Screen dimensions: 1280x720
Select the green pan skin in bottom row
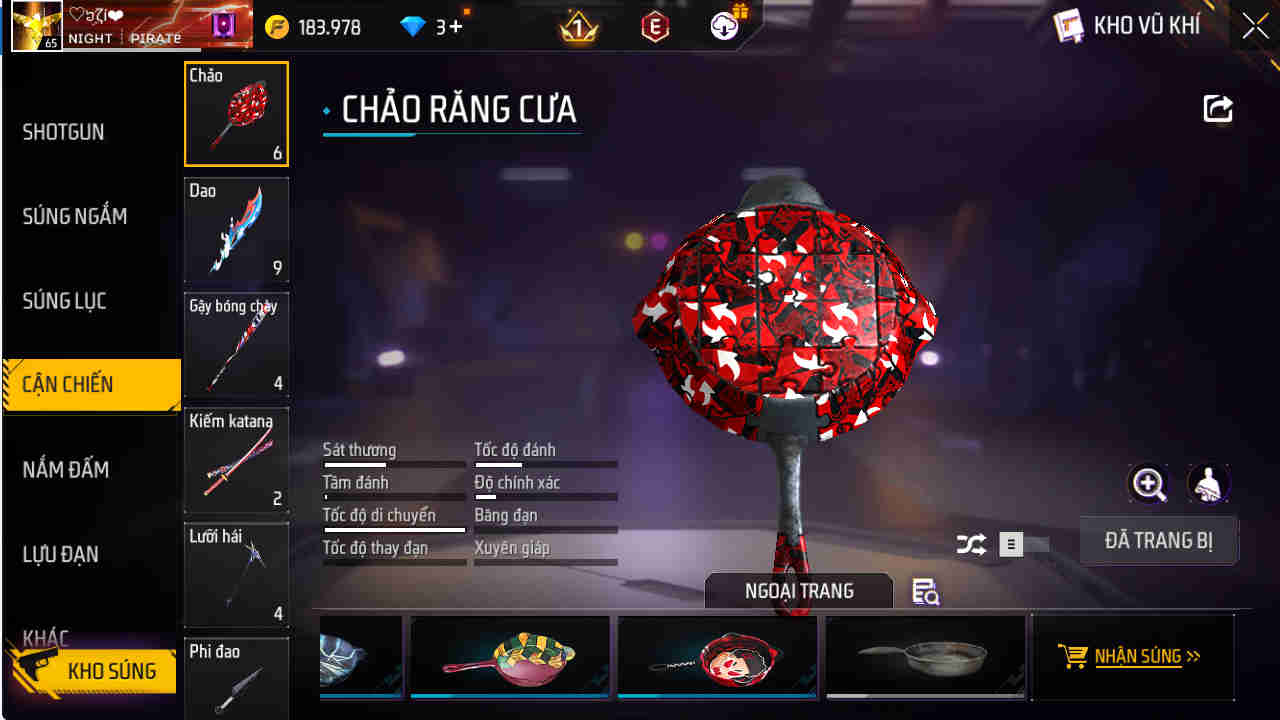509,656
